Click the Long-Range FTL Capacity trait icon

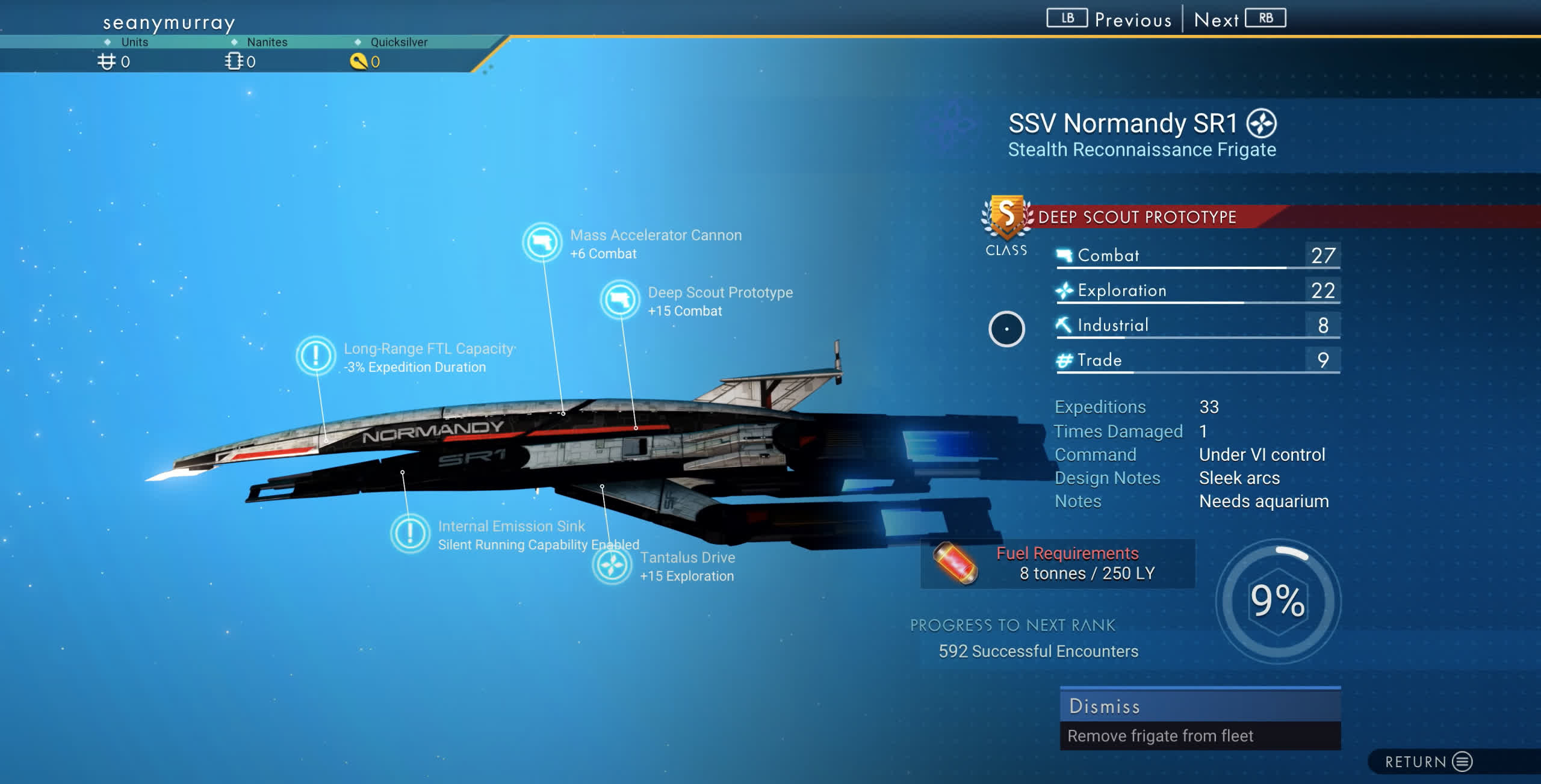click(316, 356)
